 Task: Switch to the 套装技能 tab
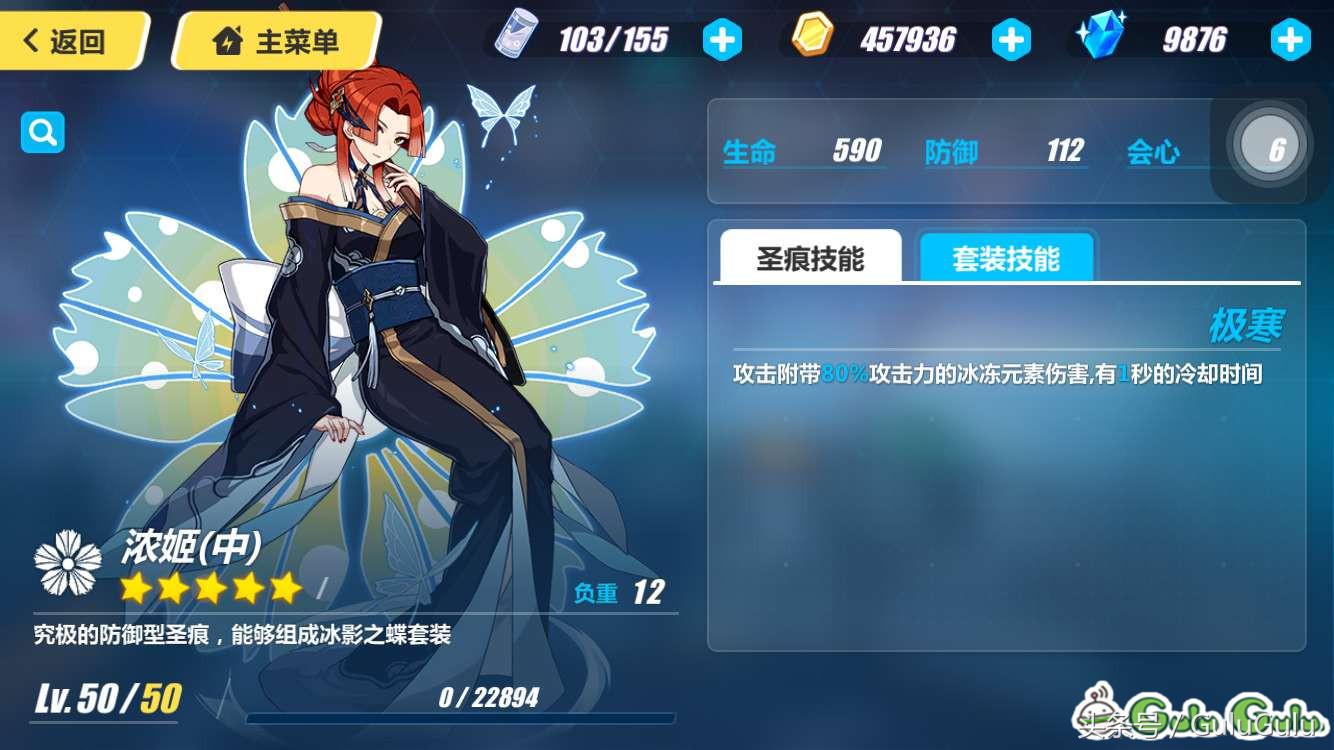1006,256
